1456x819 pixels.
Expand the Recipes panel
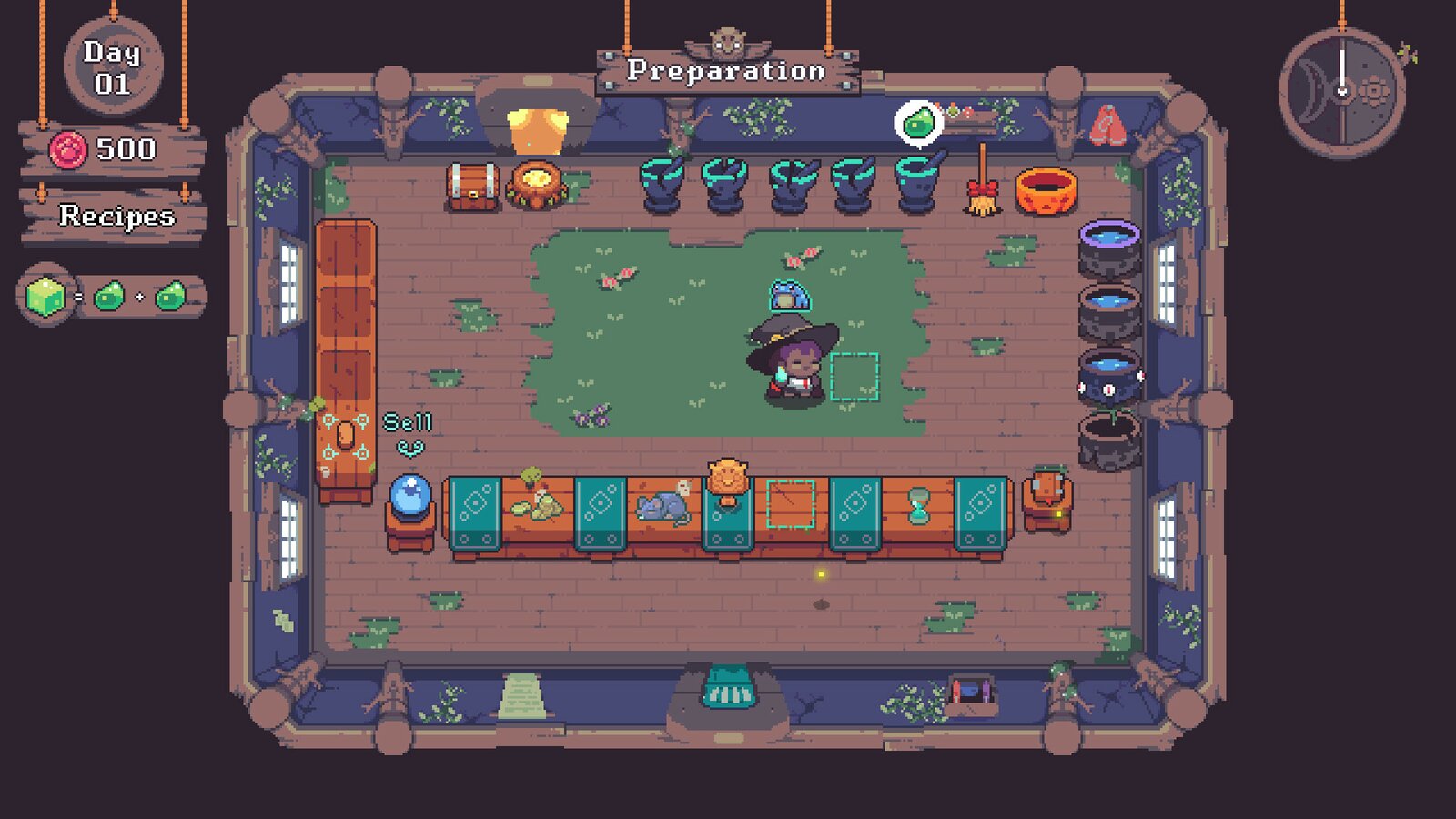(x=116, y=217)
